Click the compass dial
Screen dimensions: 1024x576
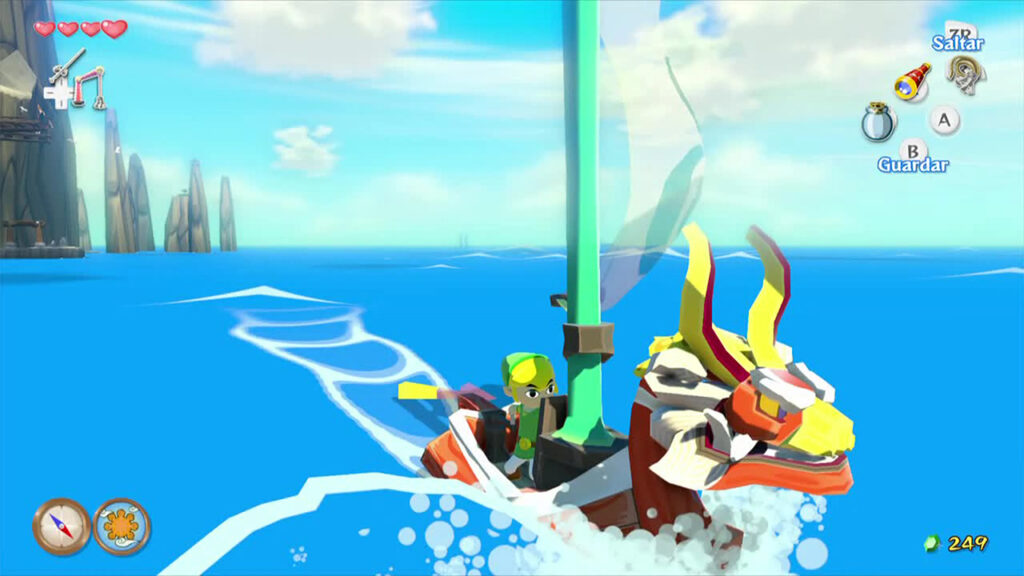61,526
